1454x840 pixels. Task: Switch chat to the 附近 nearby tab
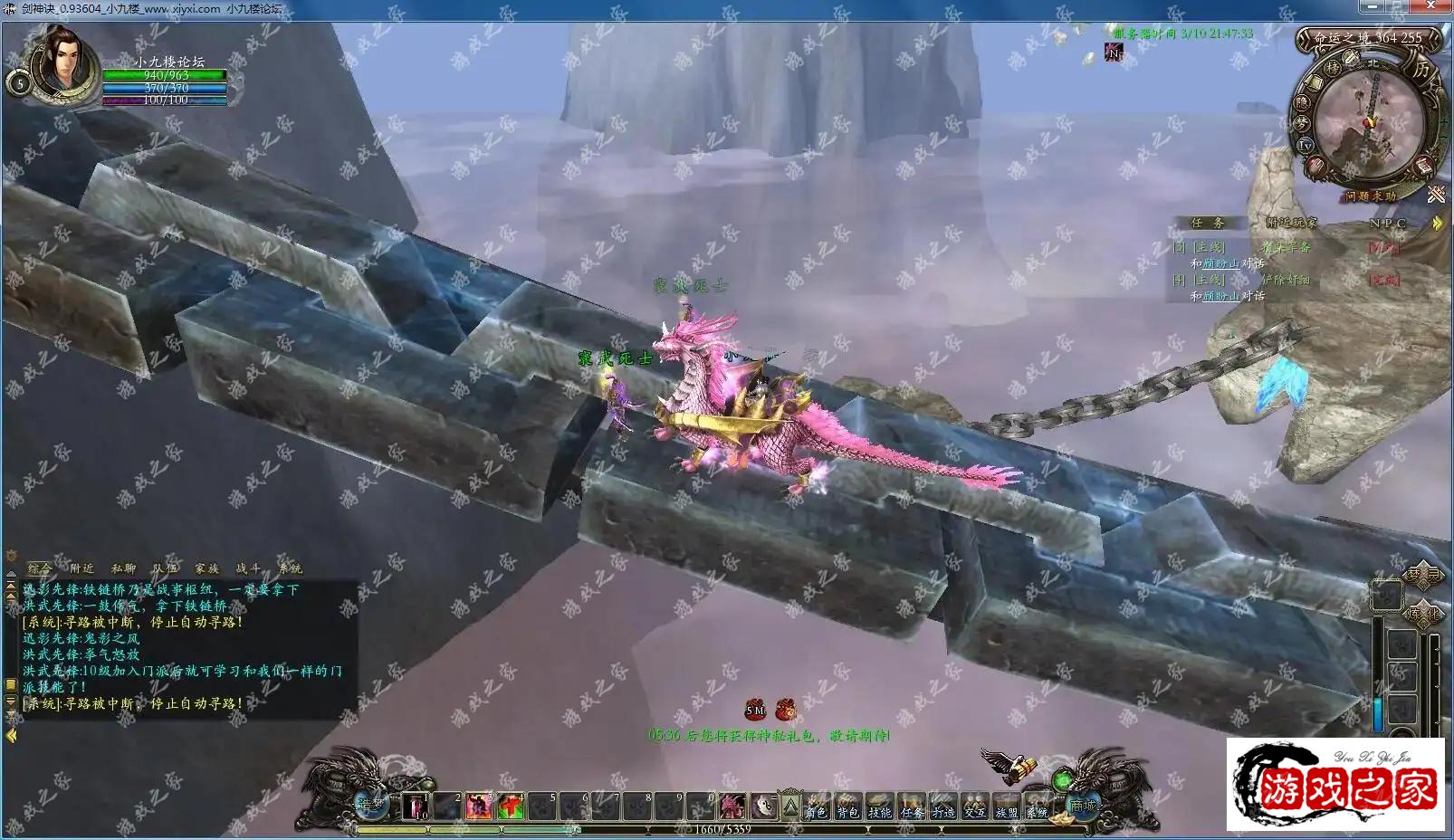pyautogui.click(x=82, y=568)
